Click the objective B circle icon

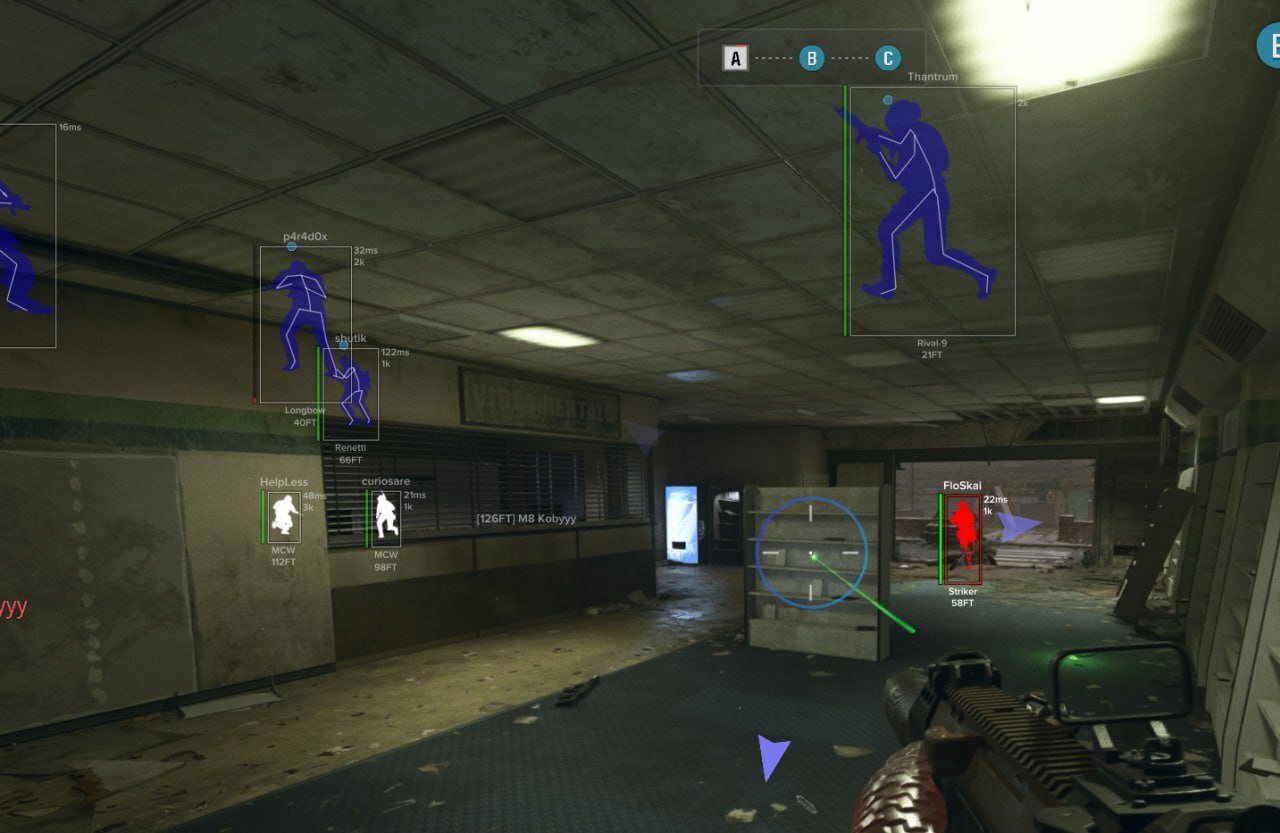[811, 57]
